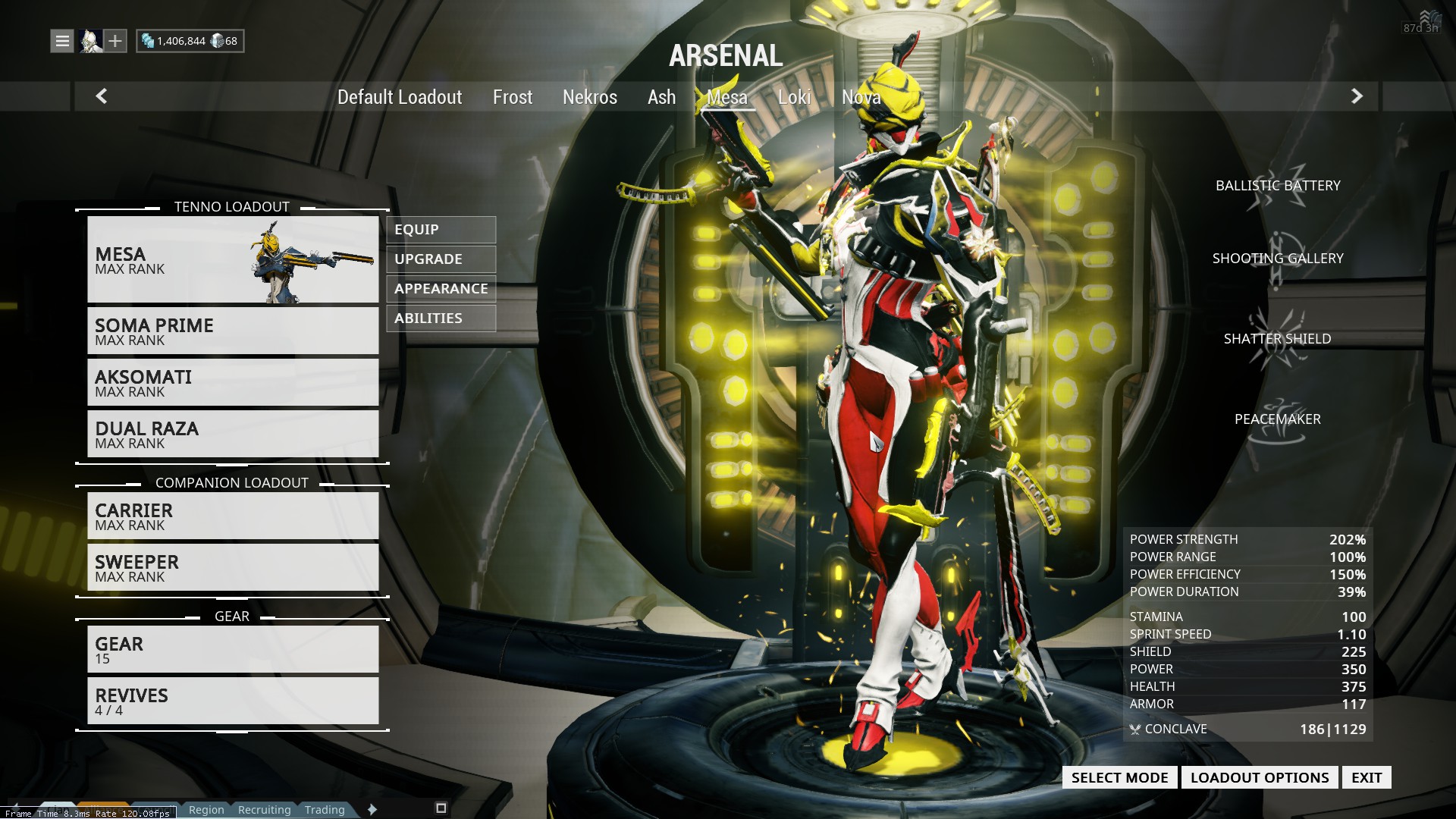Image resolution: width=1456 pixels, height=819 pixels.
Task: Choose the Default Loadout tab
Action: (400, 97)
